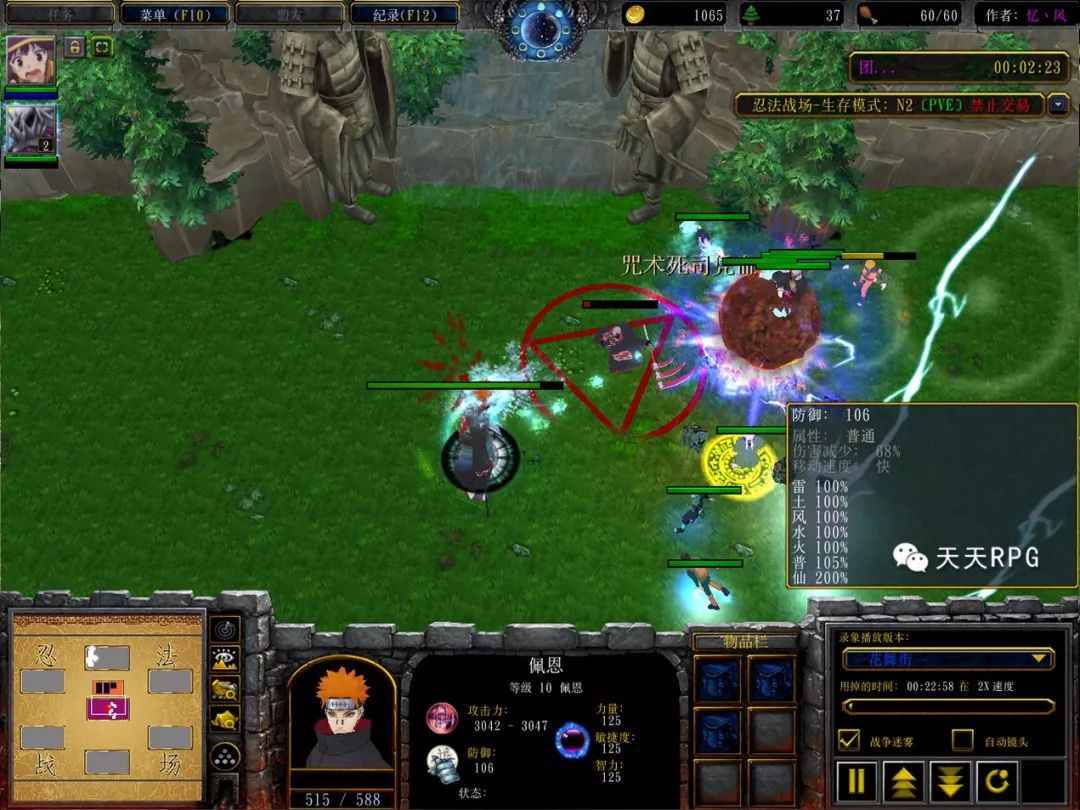Collapse the 忍法战场 scoreboard with its arrow button

click(x=1058, y=105)
